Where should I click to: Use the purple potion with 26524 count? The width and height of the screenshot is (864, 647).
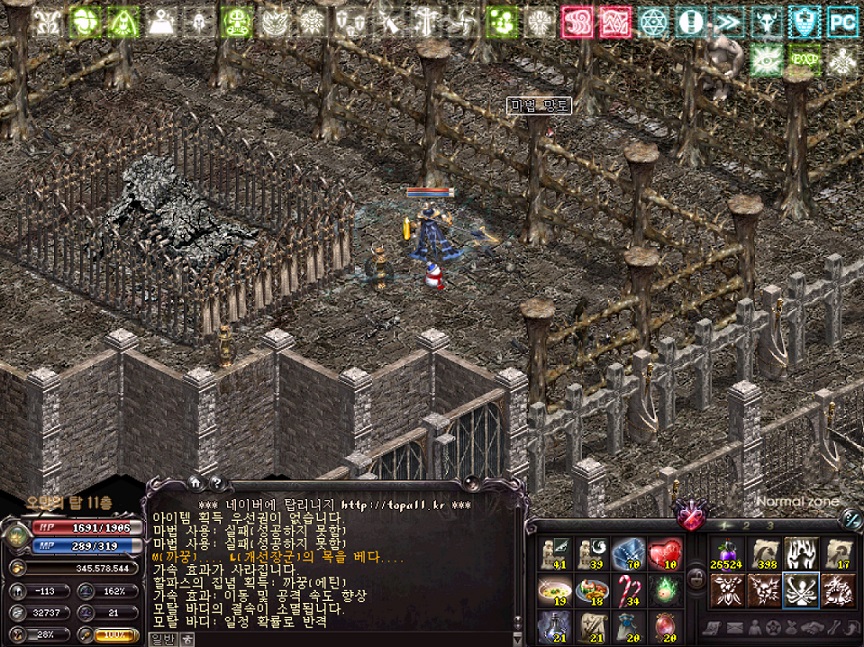click(x=725, y=554)
